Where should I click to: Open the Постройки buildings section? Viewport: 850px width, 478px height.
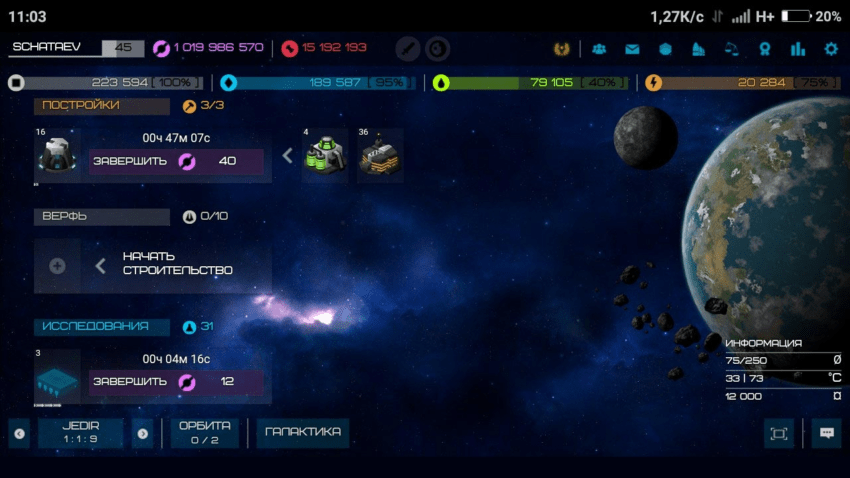click(102, 105)
